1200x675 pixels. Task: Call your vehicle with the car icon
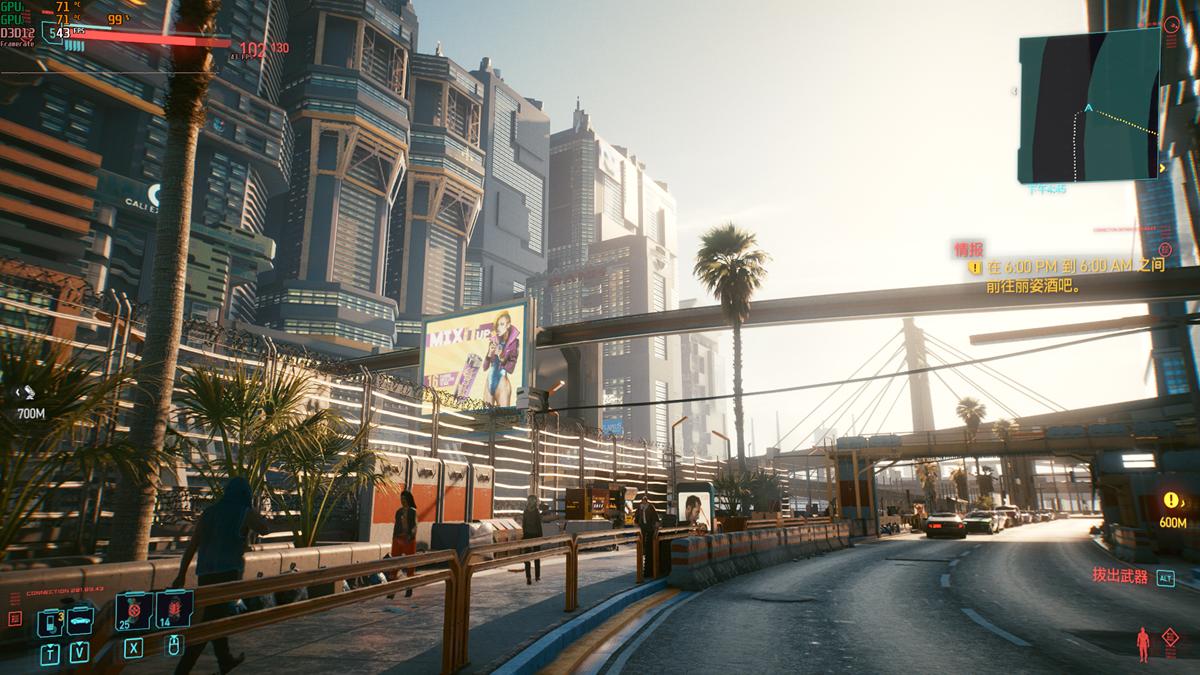[80, 620]
